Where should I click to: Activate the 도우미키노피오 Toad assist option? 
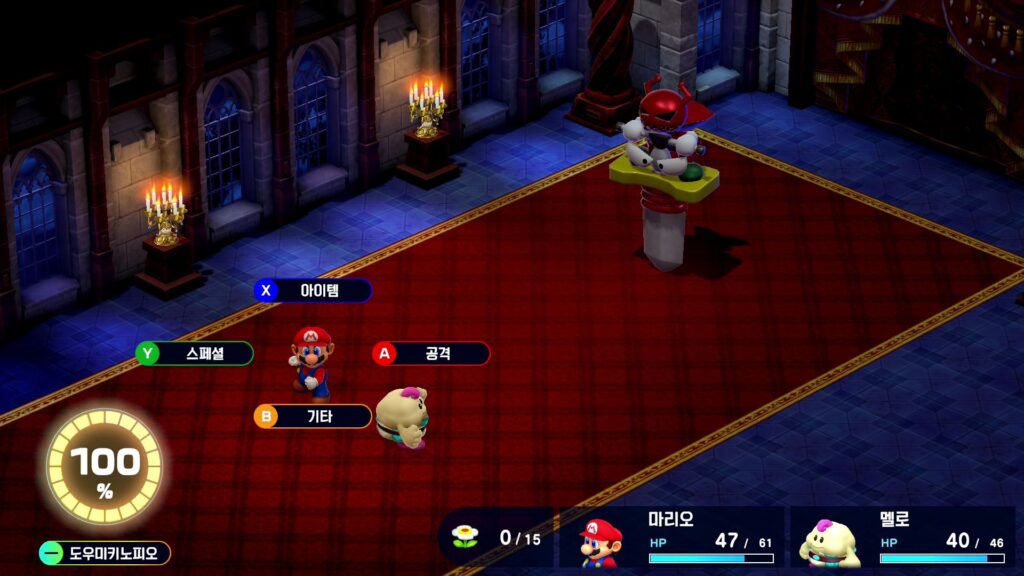point(104,553)
